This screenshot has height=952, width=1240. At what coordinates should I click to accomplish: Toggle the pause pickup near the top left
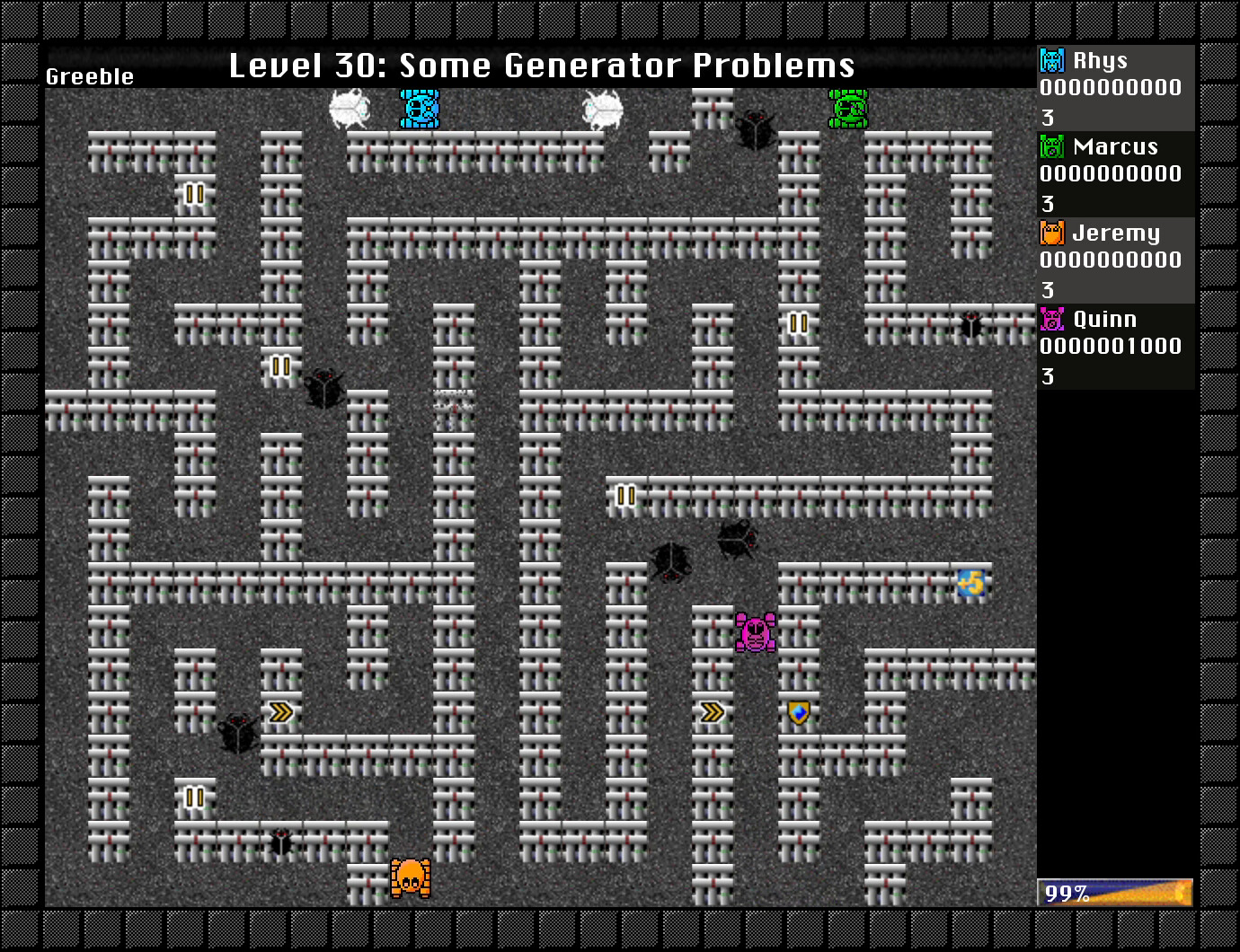[x=194, y=192]
